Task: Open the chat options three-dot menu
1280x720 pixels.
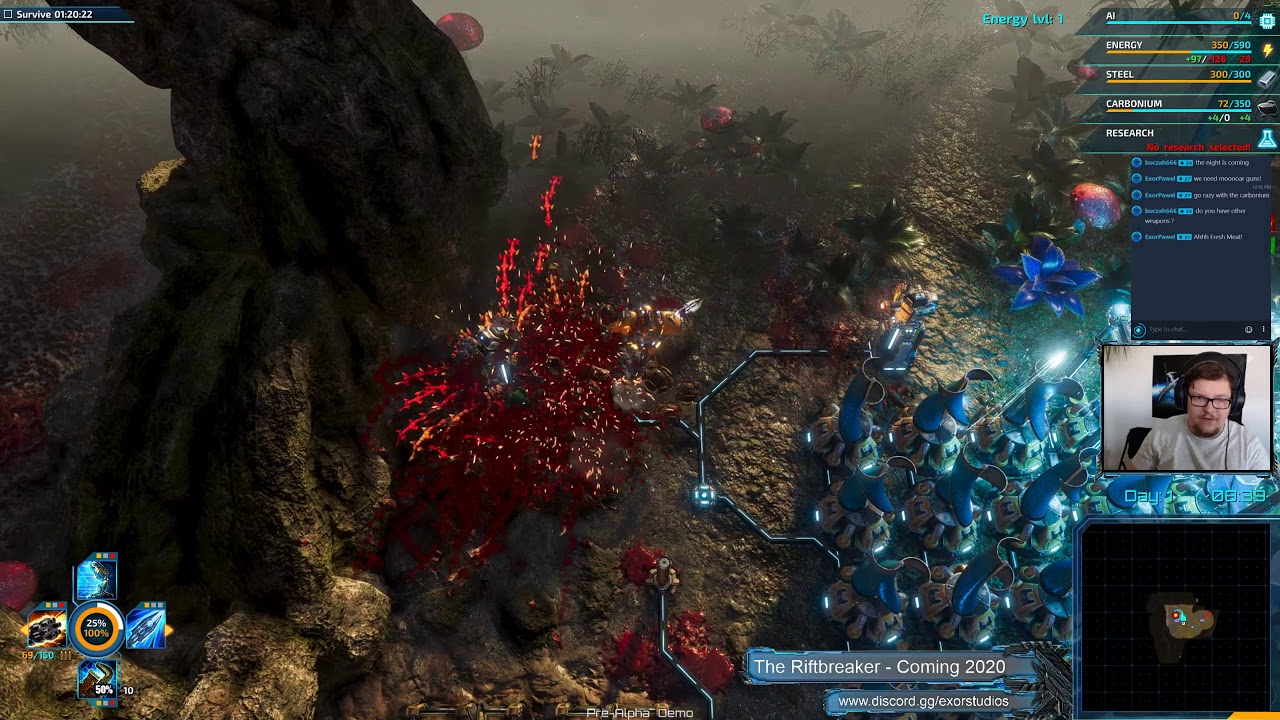Action: [1263, 329]
